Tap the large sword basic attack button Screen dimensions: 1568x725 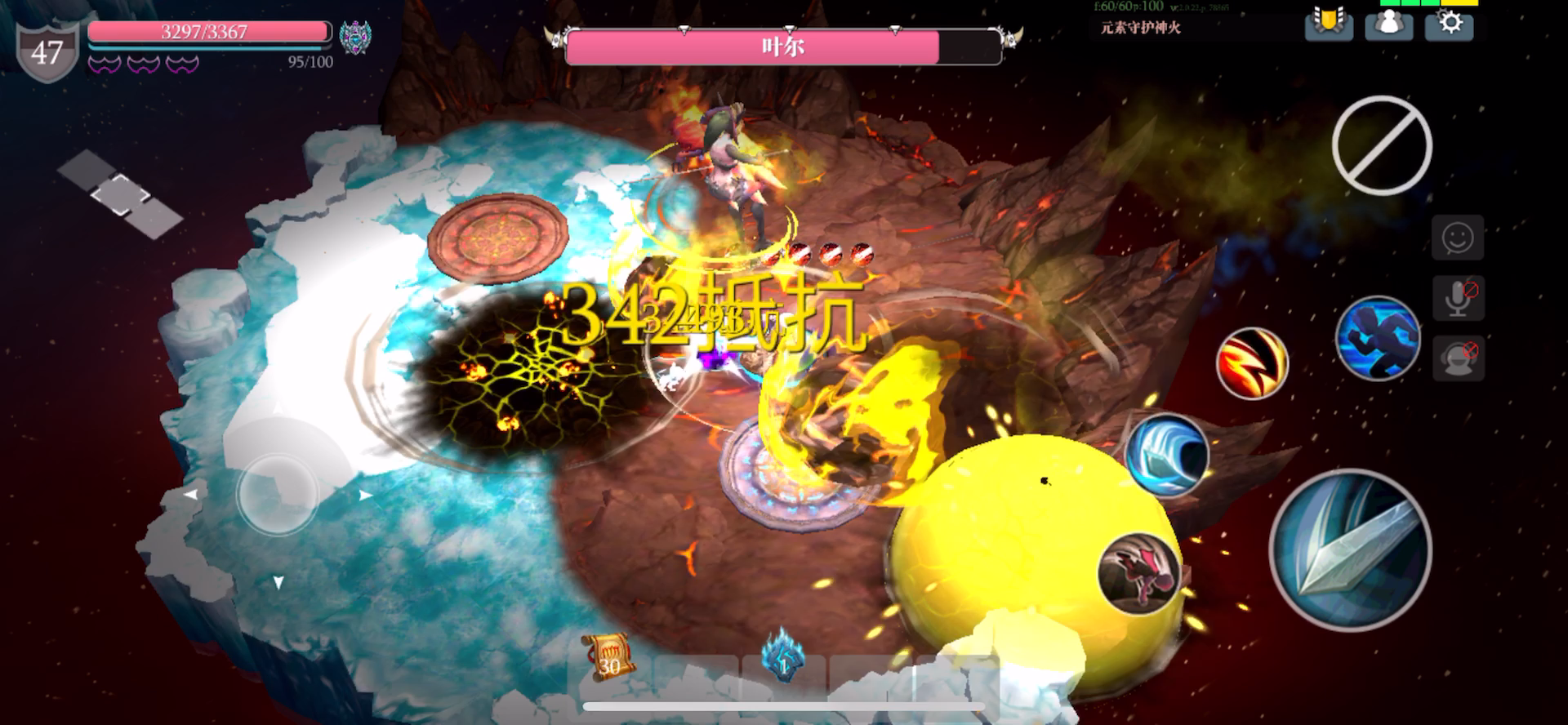coord(1351,549)
